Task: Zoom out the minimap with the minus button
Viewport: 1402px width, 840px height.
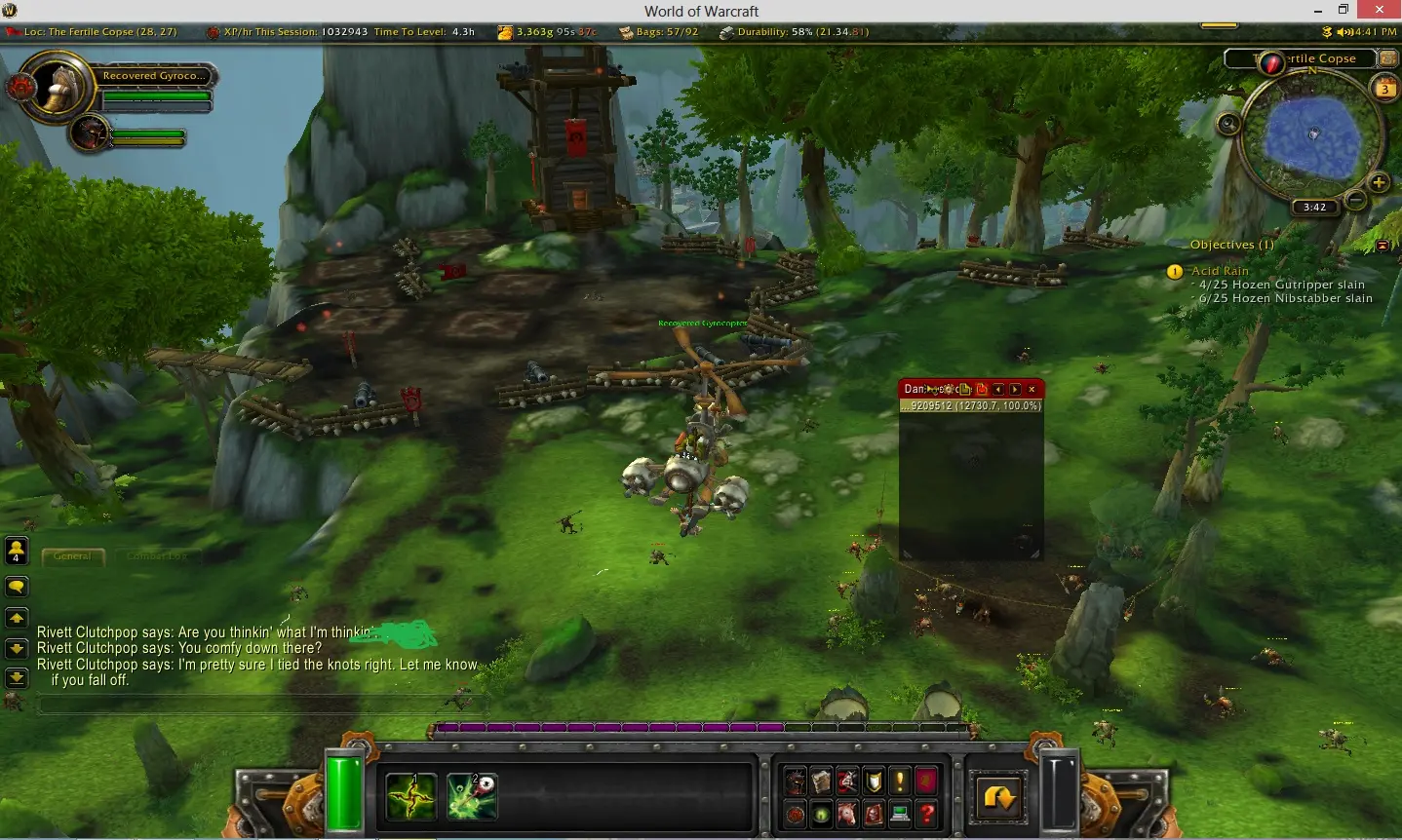Action: (x=1355, y=201)
